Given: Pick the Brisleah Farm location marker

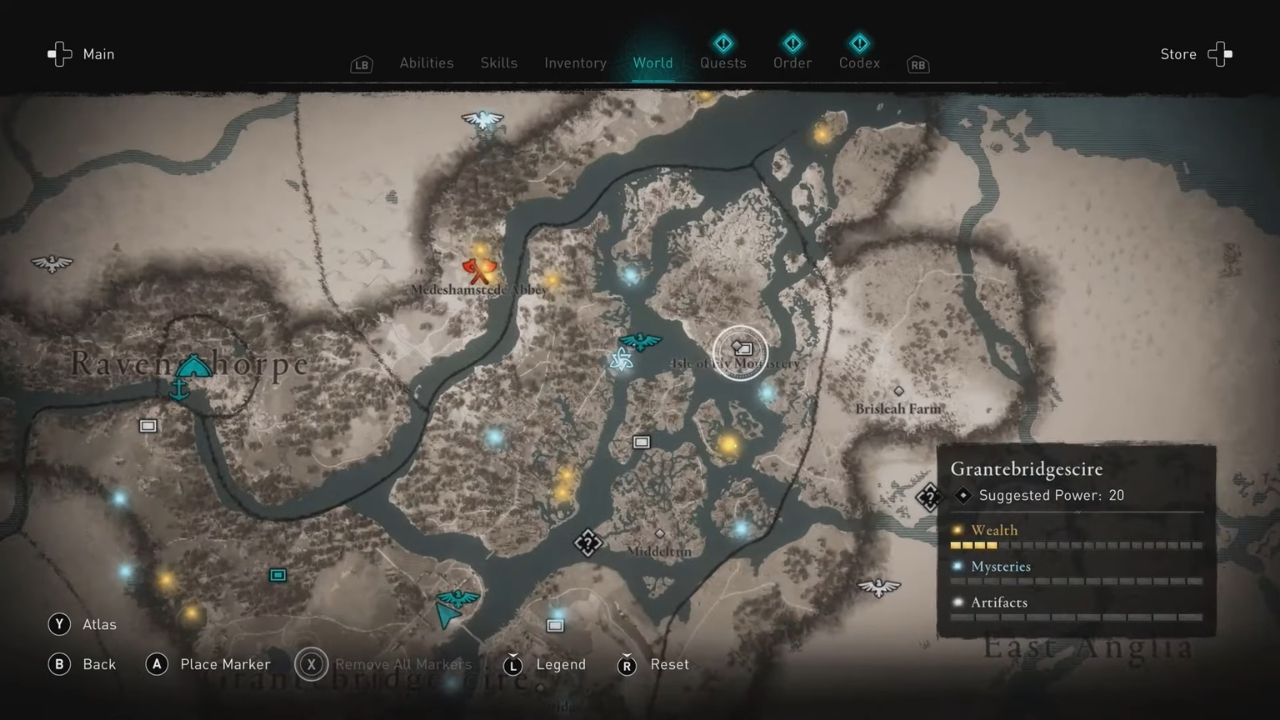Looking at the screenshot, I should point(898,391).
